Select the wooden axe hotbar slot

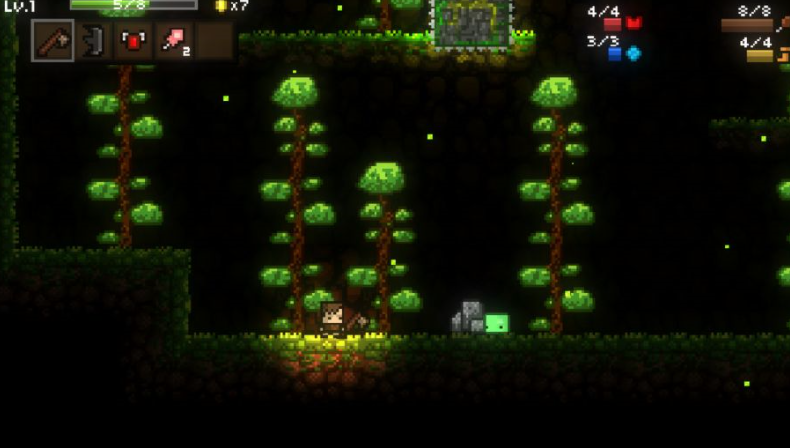click(52, 41)
